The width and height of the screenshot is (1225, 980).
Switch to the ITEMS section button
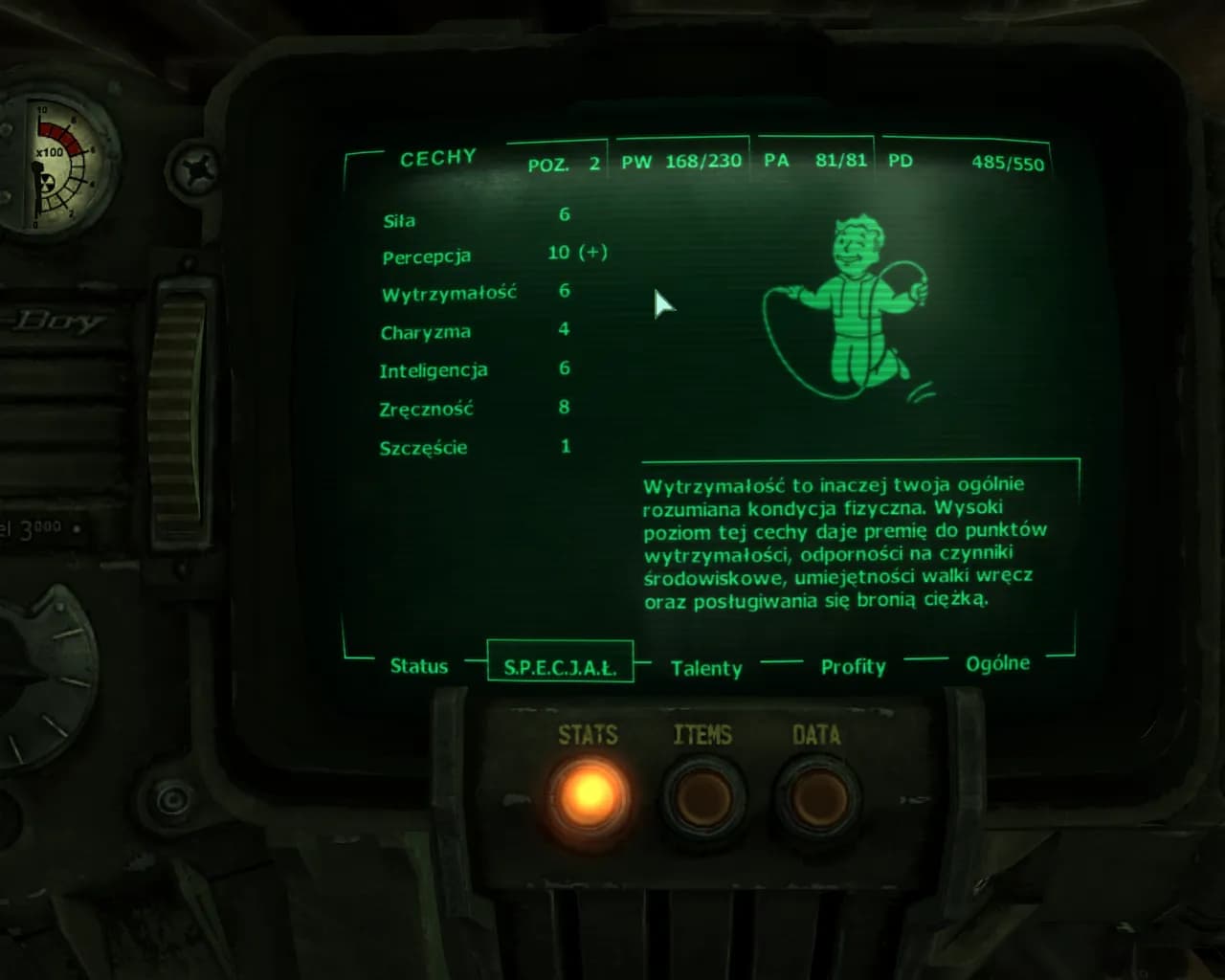703,796
